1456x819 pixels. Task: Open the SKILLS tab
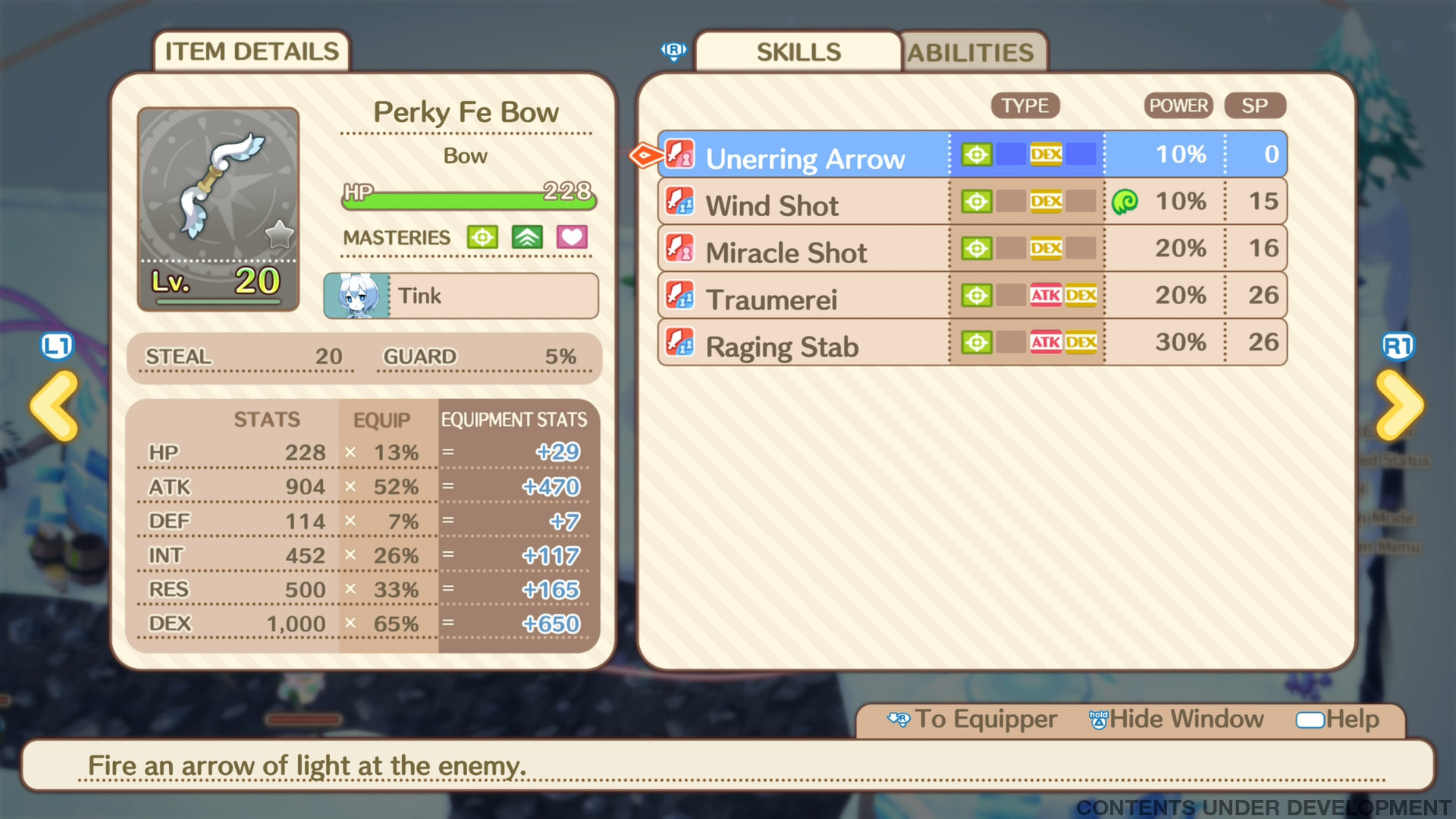798,52
